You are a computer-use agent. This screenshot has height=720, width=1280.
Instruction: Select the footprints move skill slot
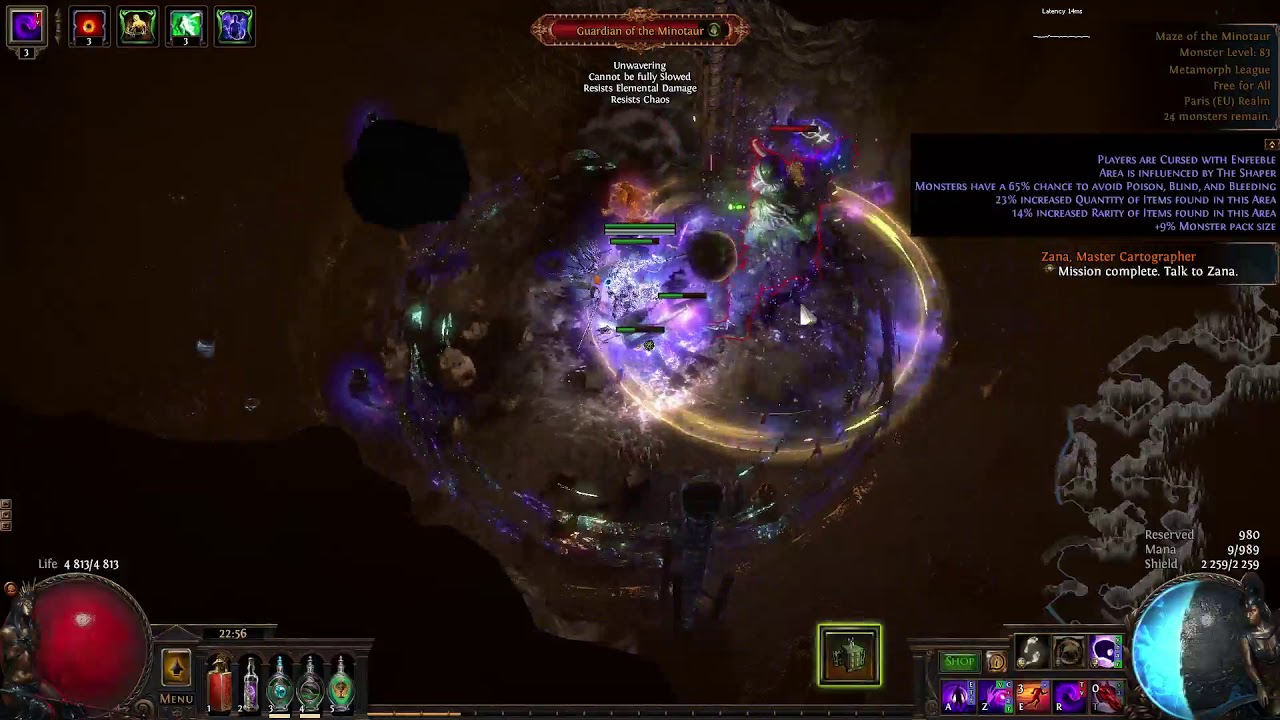click(x=1031, y=653)
